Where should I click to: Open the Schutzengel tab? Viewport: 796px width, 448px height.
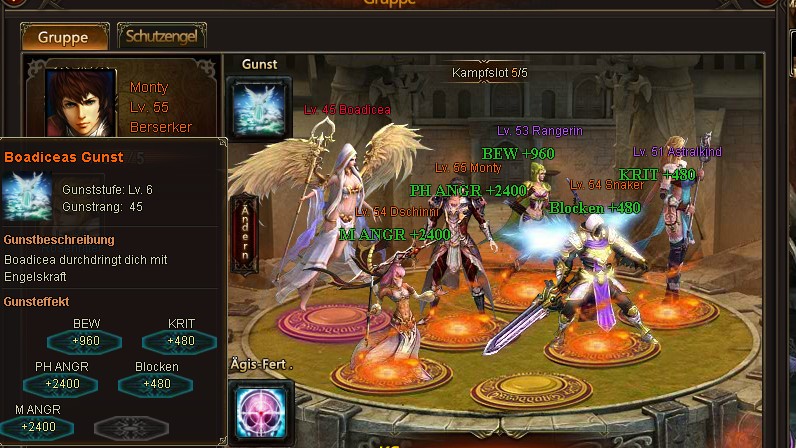[162, 36]
